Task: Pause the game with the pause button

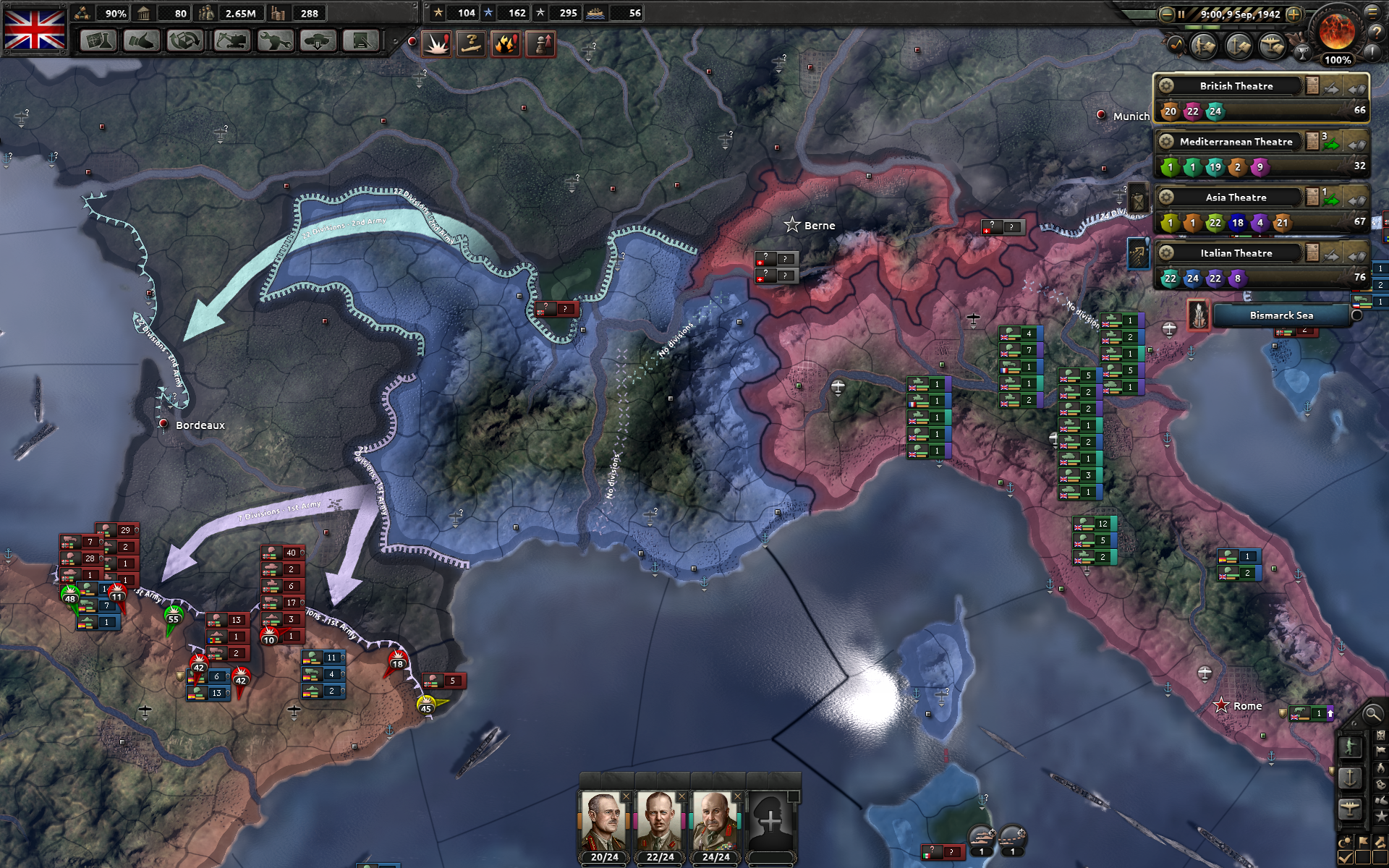Action: click(x=1181, y=14)
